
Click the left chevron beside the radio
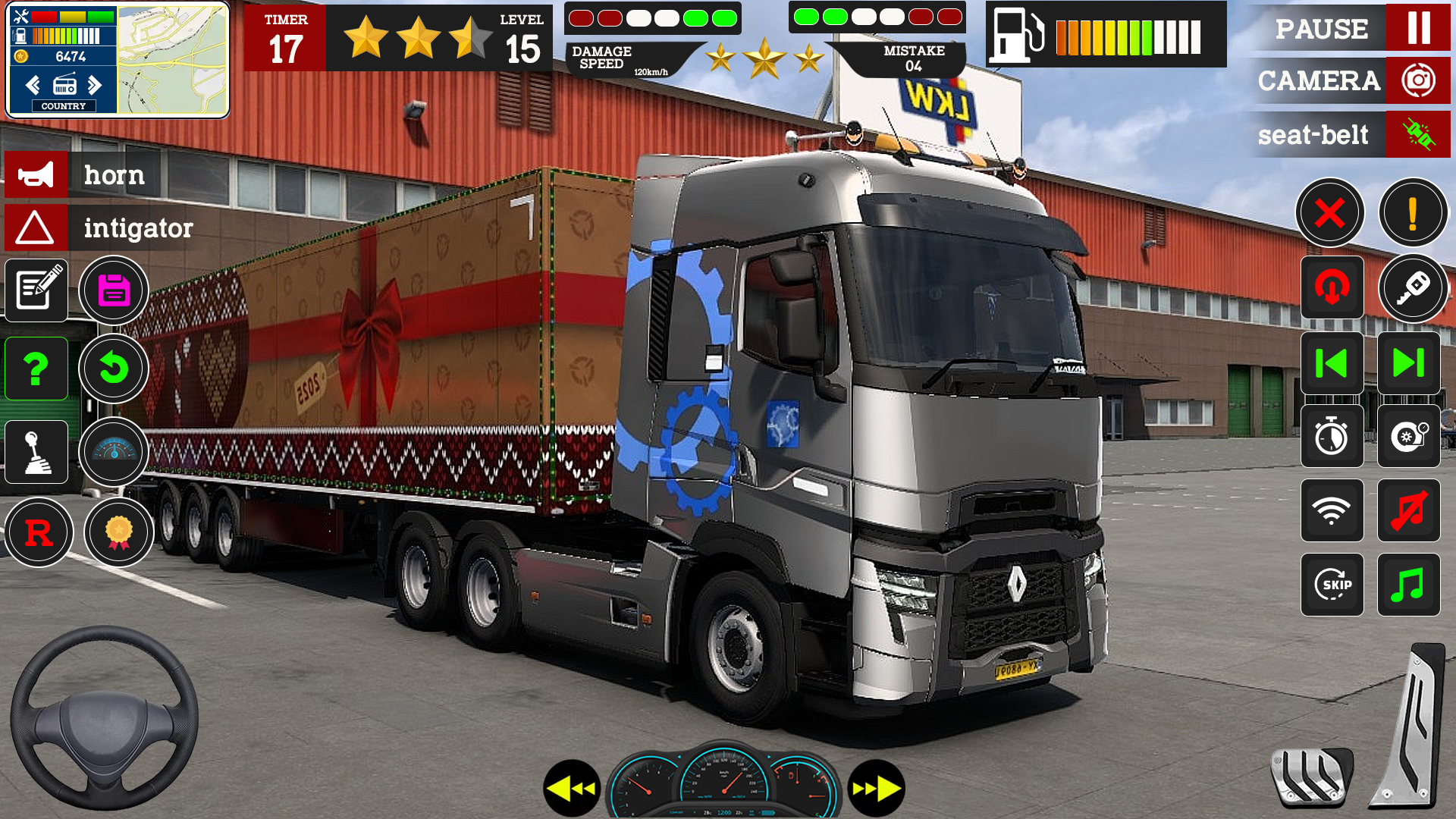click(31, 85)
